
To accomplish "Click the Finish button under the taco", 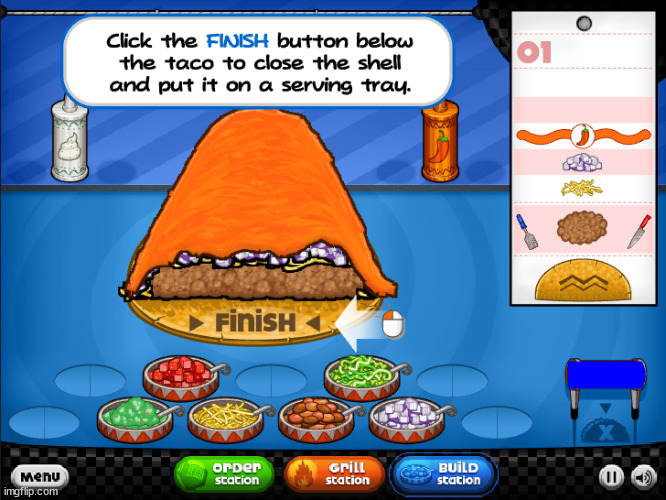I will tap(254, 322).
